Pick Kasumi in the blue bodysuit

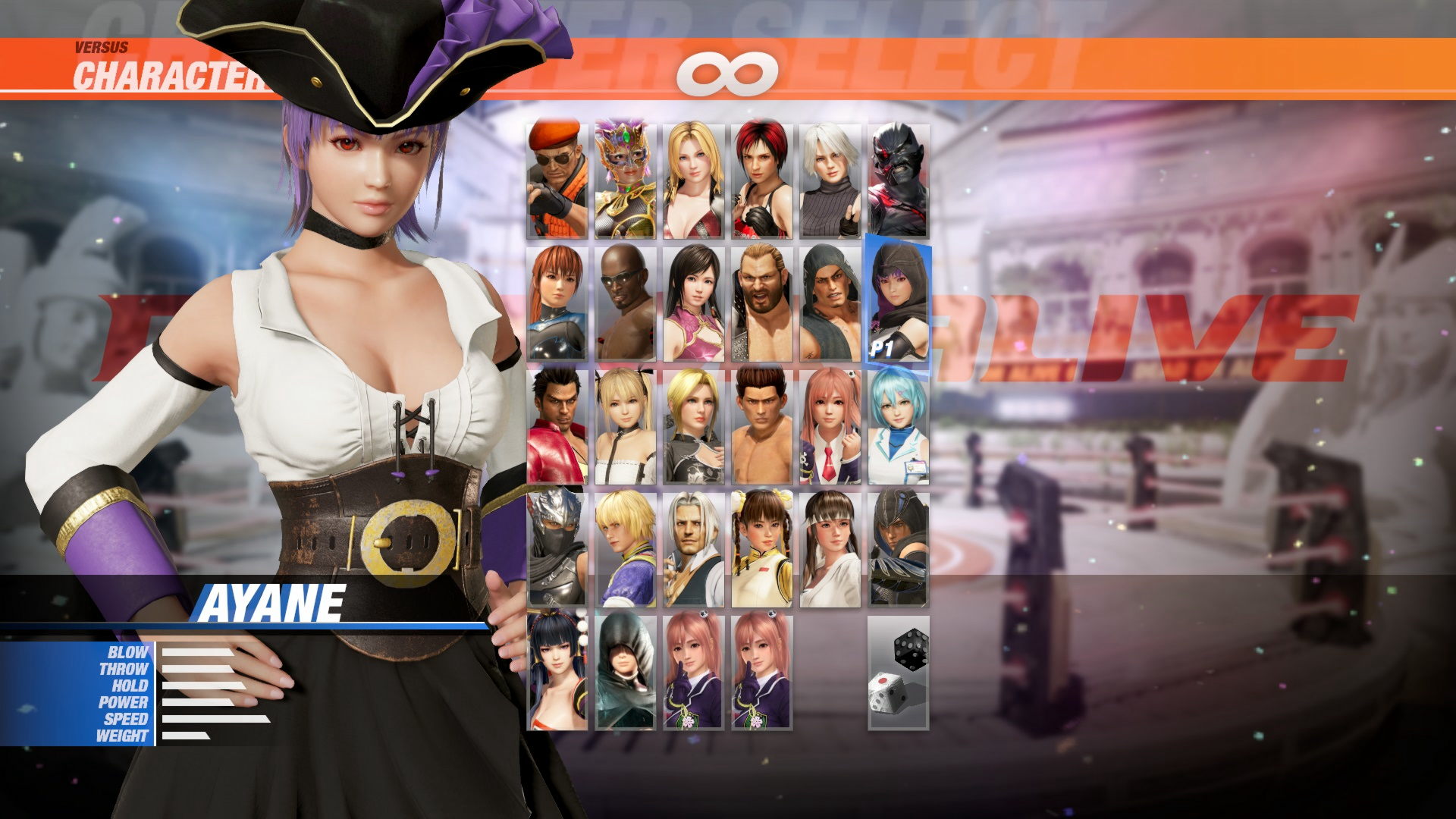557,303
